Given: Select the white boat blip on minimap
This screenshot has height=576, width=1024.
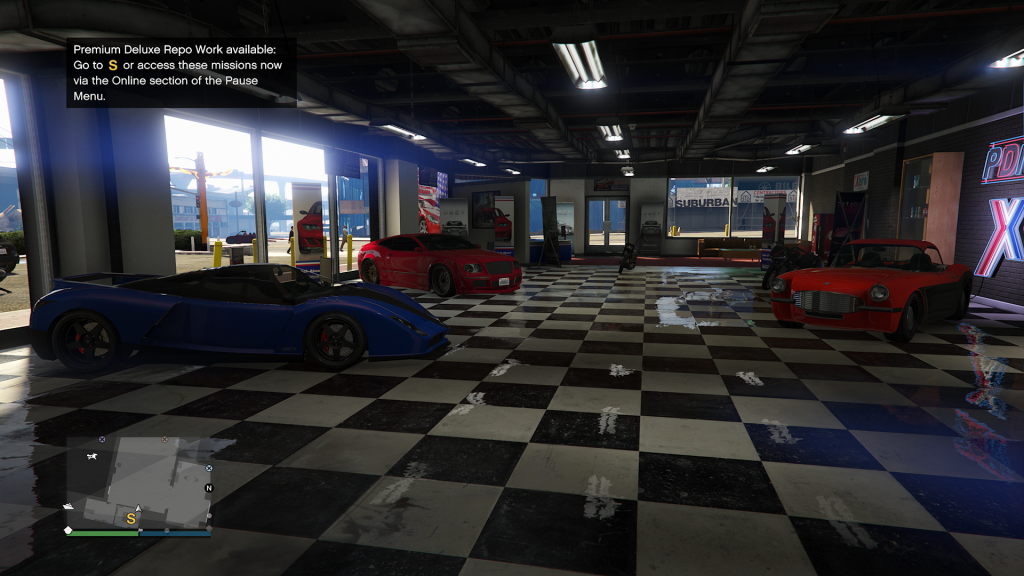Looking at the screenshot, I should (68, 506).
